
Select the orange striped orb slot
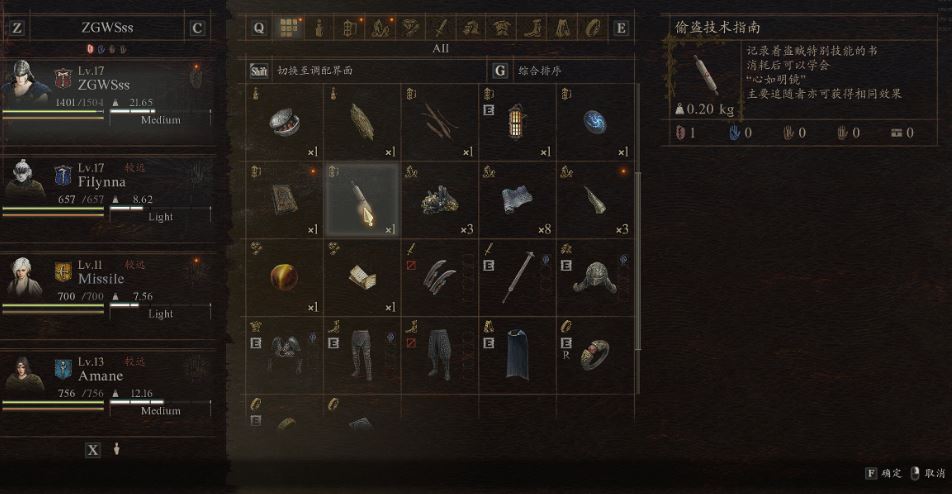(x=285, y=277)
